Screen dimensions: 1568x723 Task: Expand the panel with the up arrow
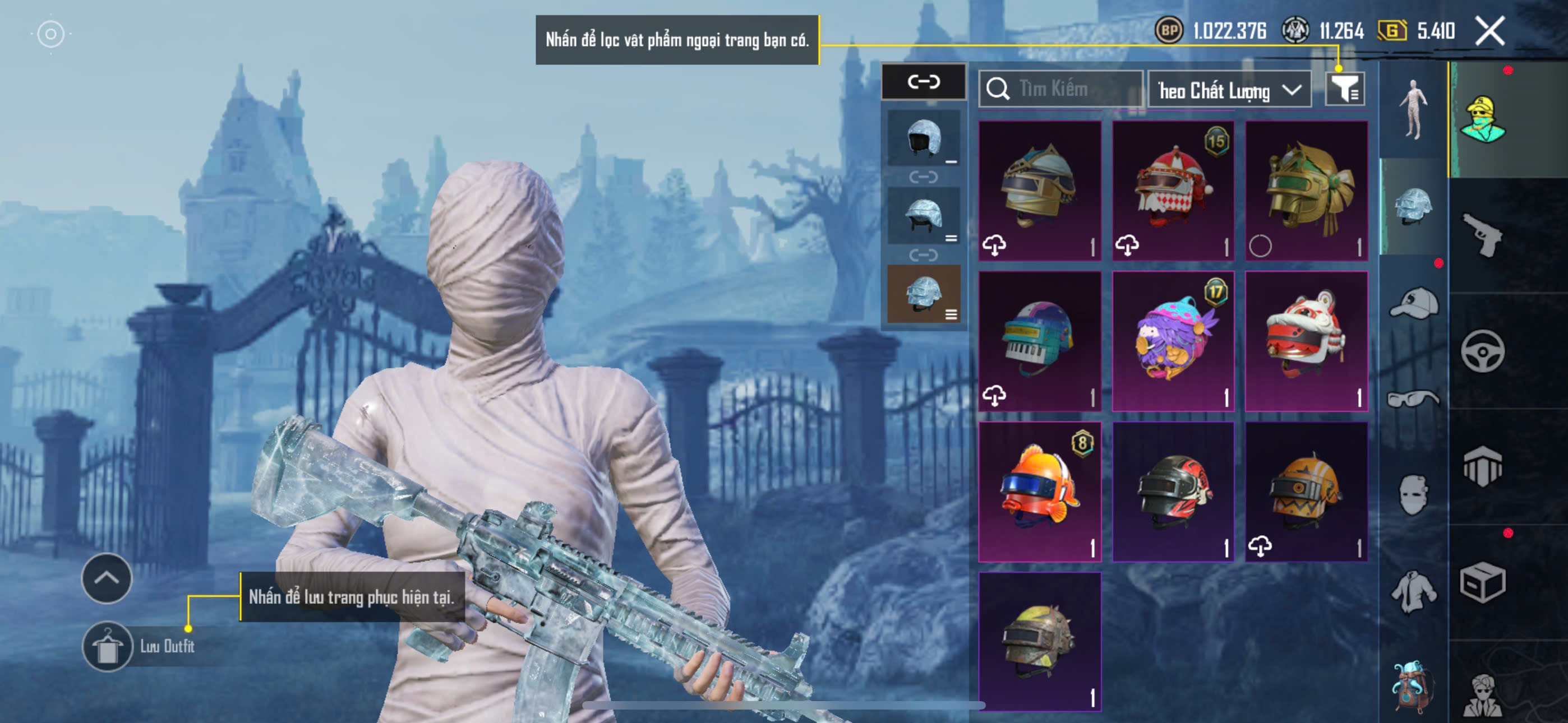point(107,578)
